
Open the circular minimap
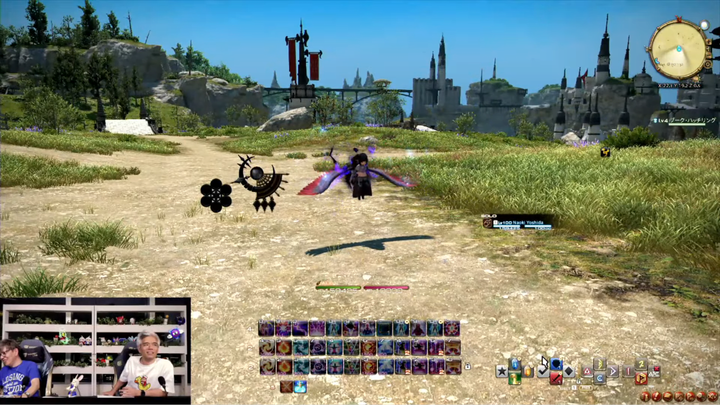point(679,48)
